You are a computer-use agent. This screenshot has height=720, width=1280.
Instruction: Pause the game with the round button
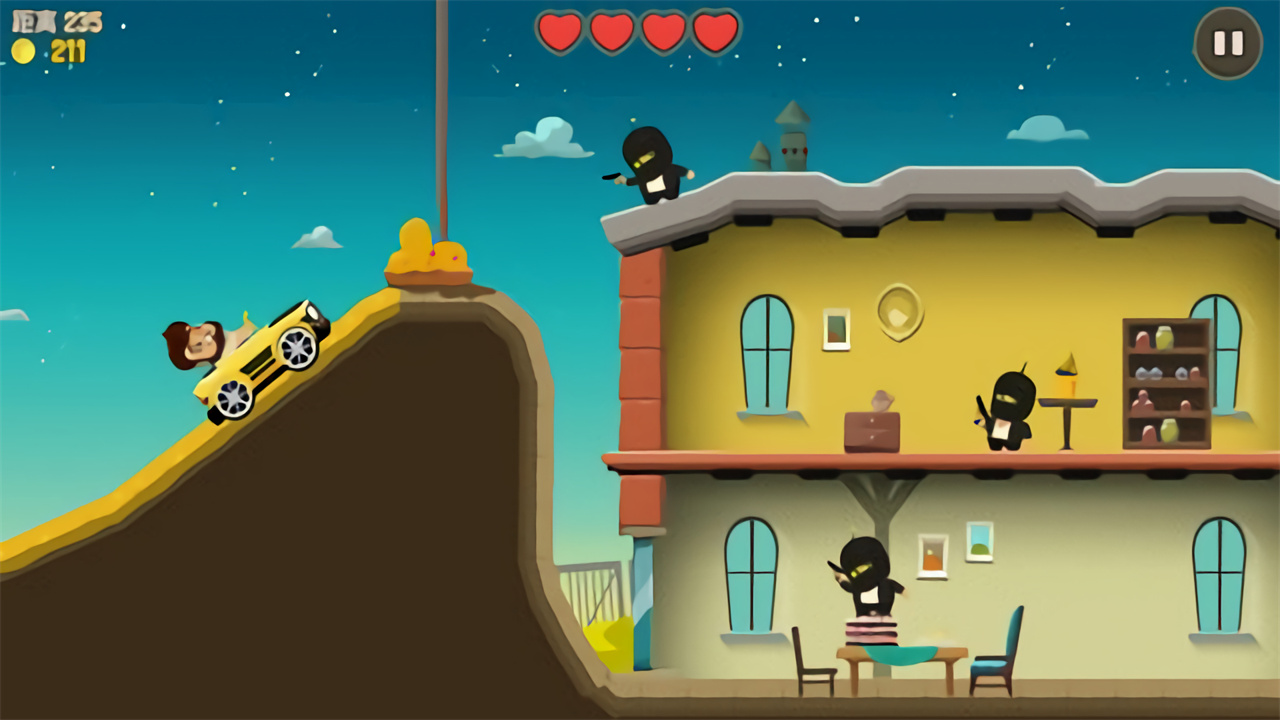(x=1228, y=43)
